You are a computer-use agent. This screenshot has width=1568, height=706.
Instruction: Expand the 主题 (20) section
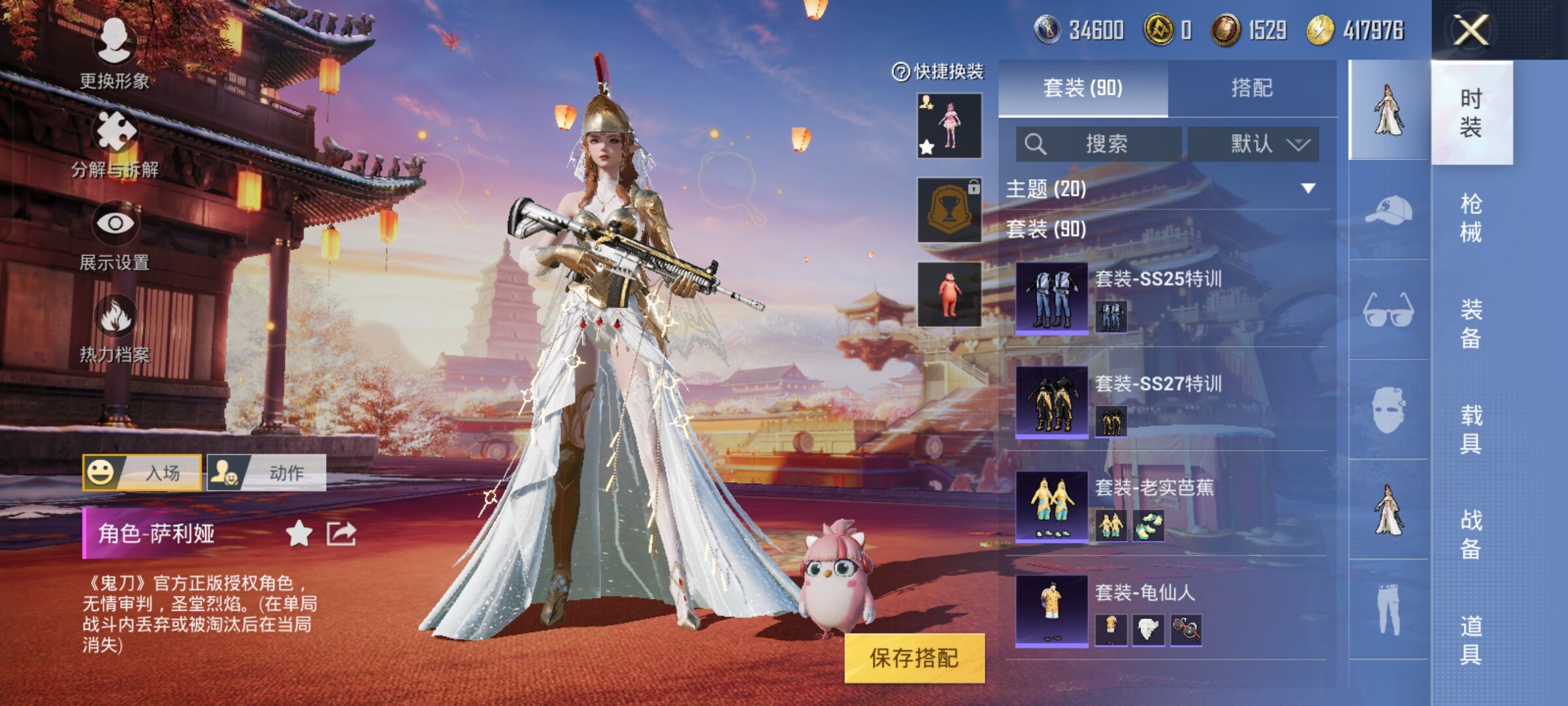pyautogui.click(x=1307, y=189)
